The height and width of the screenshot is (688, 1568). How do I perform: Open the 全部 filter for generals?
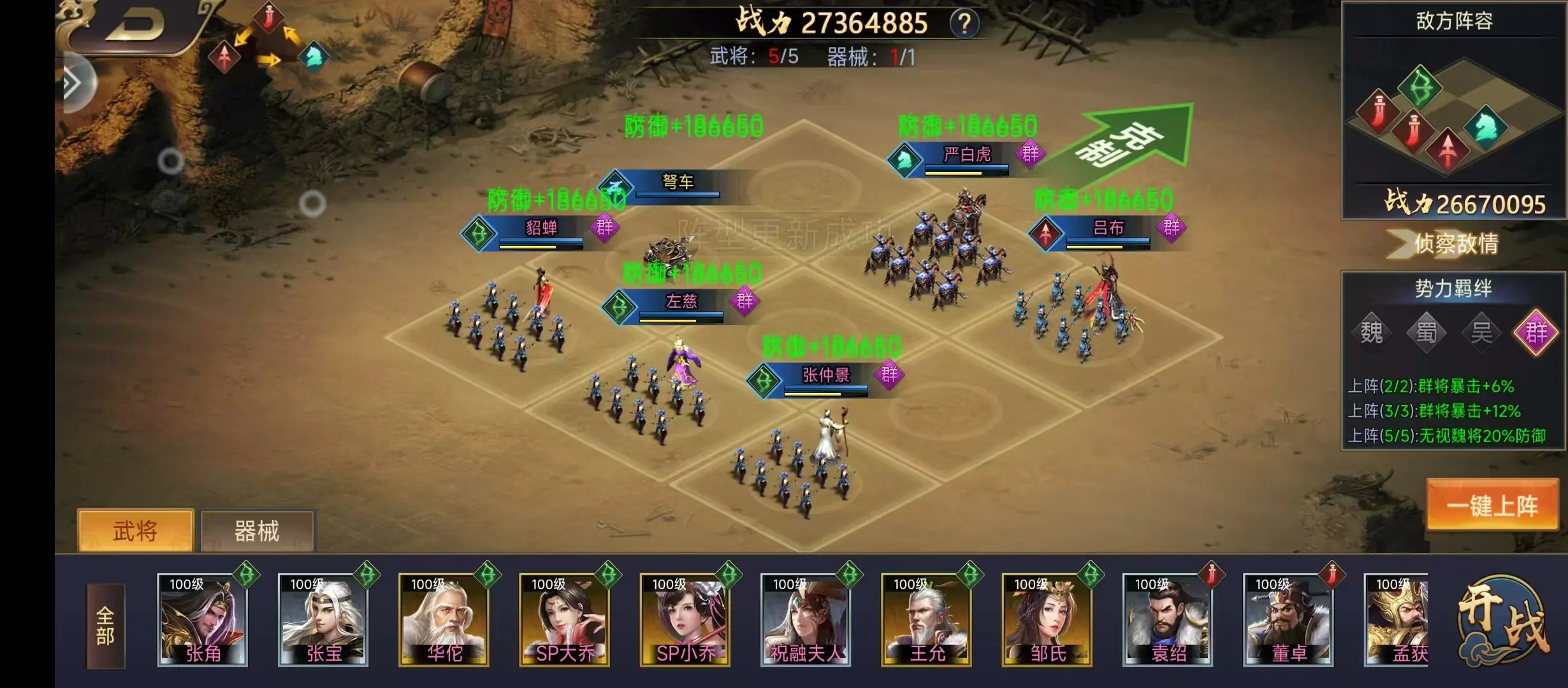[105, 625]
